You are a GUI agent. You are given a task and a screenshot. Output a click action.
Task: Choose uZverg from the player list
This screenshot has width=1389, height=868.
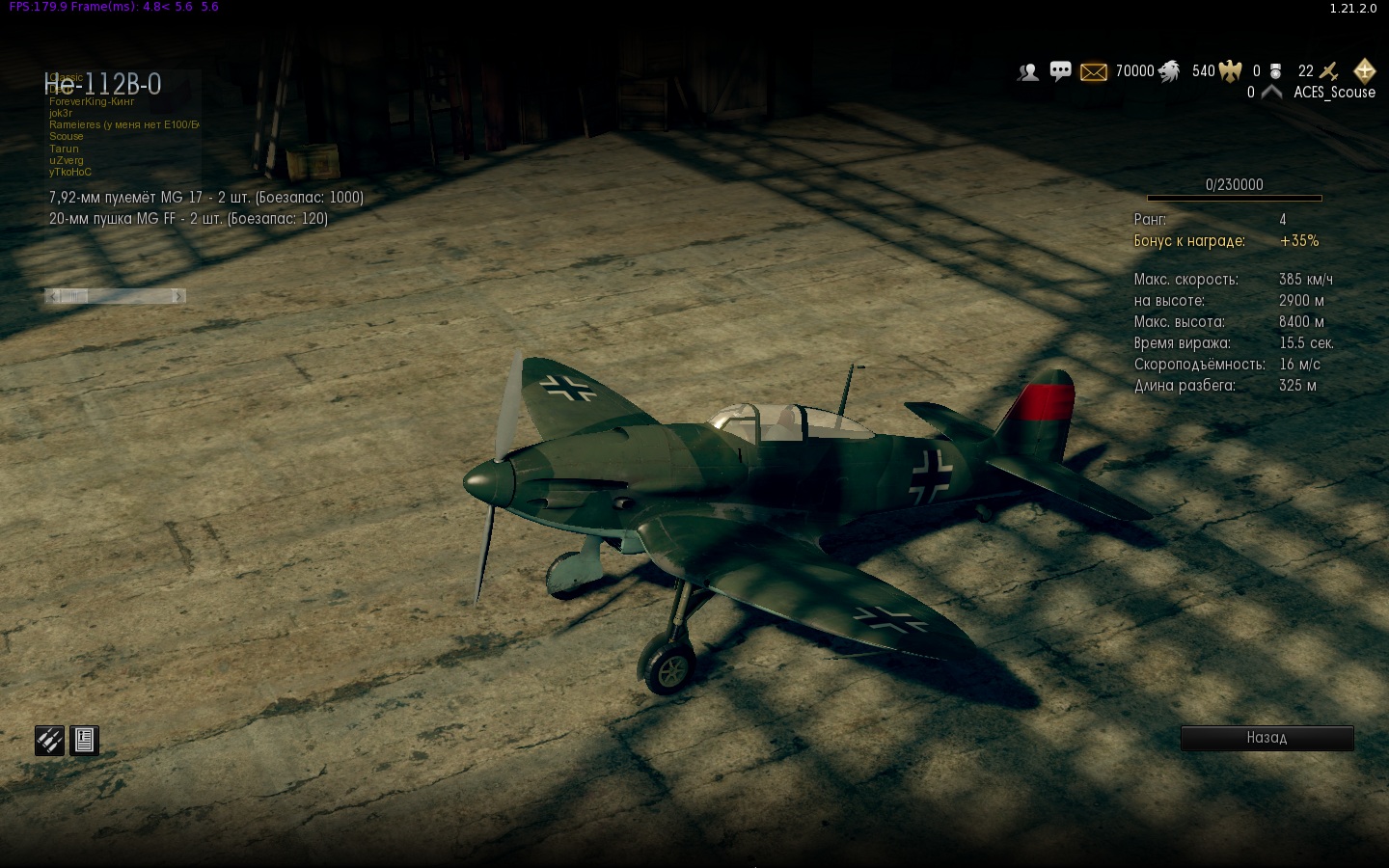(67, 160)
